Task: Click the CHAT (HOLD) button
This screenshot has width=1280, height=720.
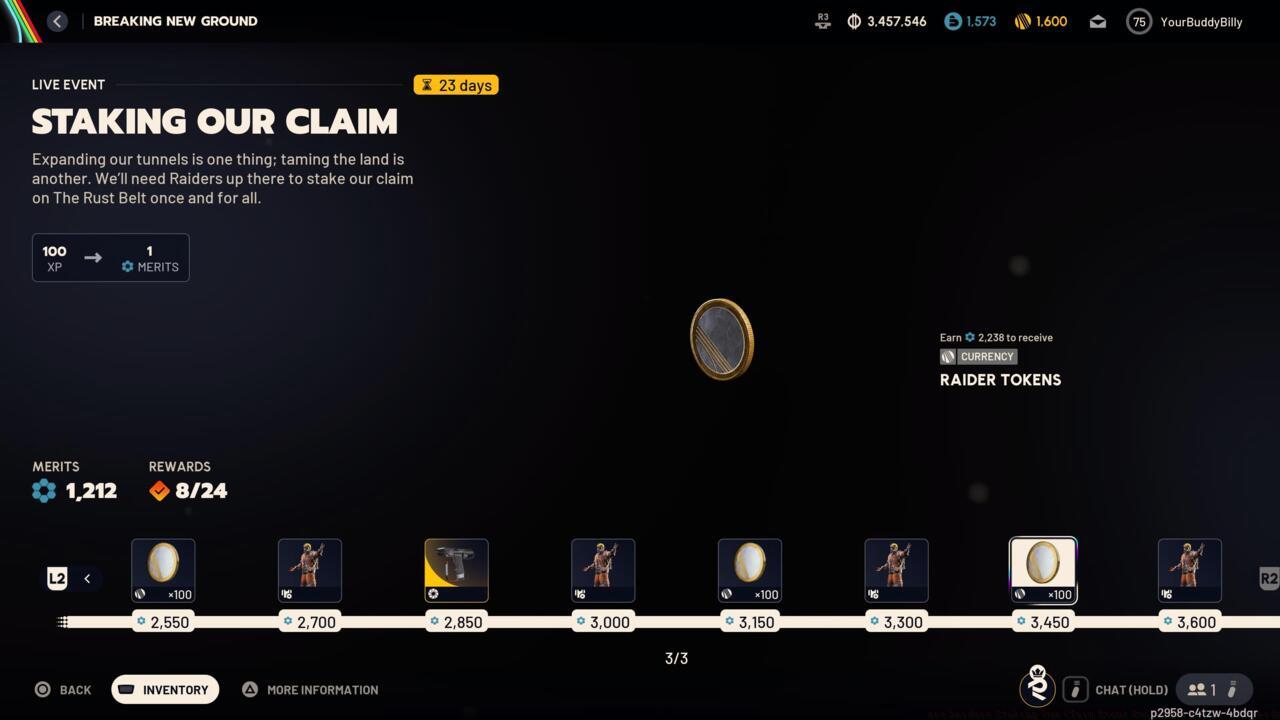Action: click(1131, 689)
